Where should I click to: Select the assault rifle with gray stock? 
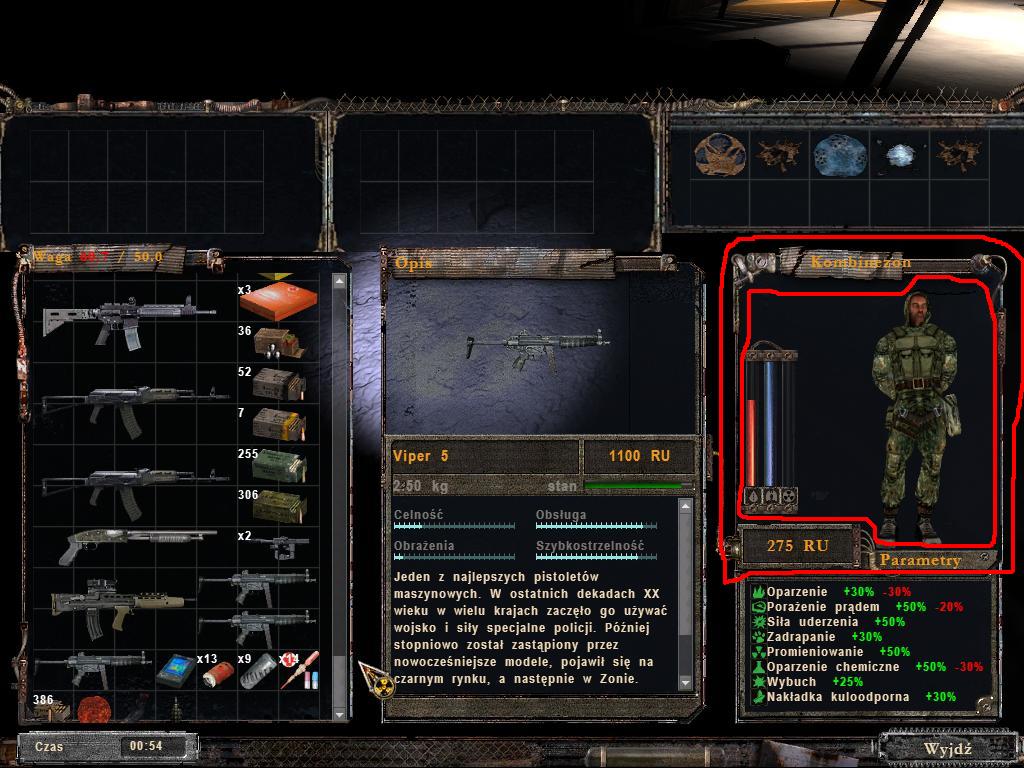[x=128, y=319]
